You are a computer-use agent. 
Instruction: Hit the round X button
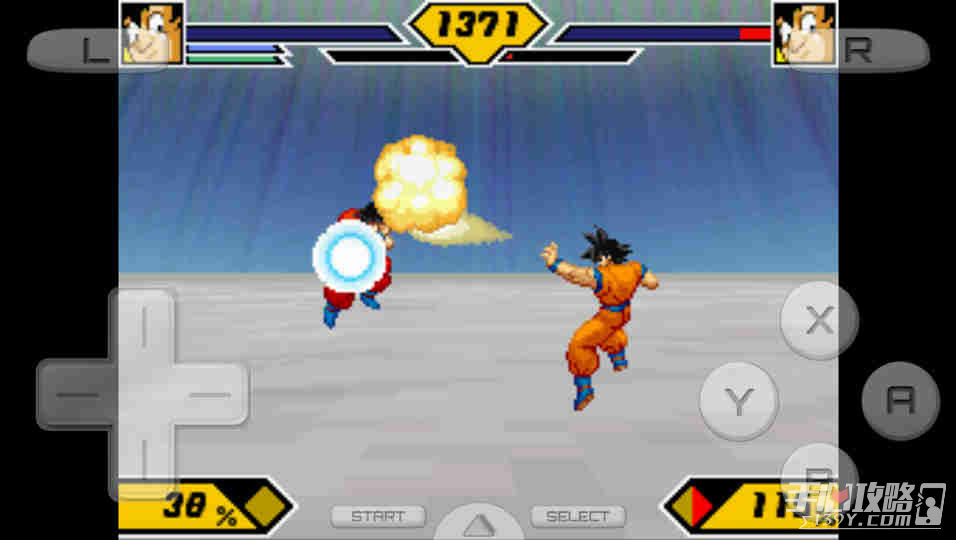click(819, 321)
